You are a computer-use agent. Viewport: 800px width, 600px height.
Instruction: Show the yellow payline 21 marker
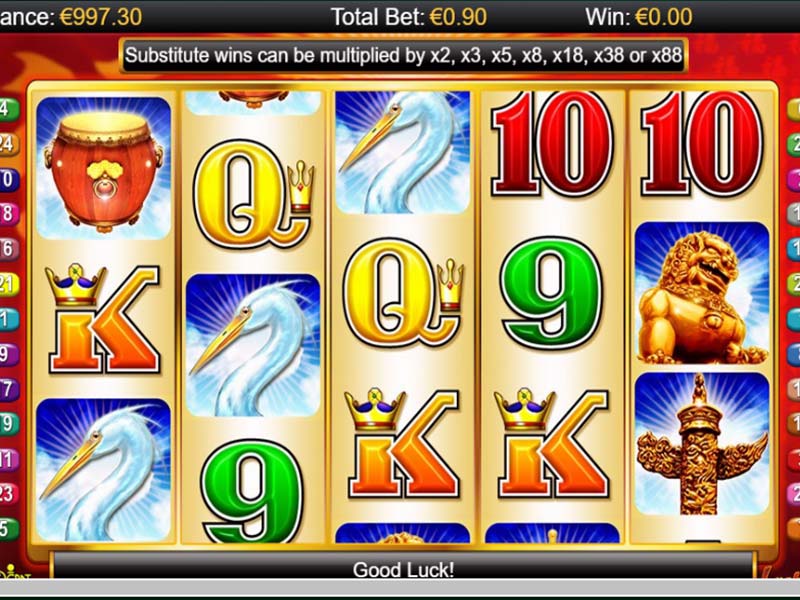click(6, 284)
